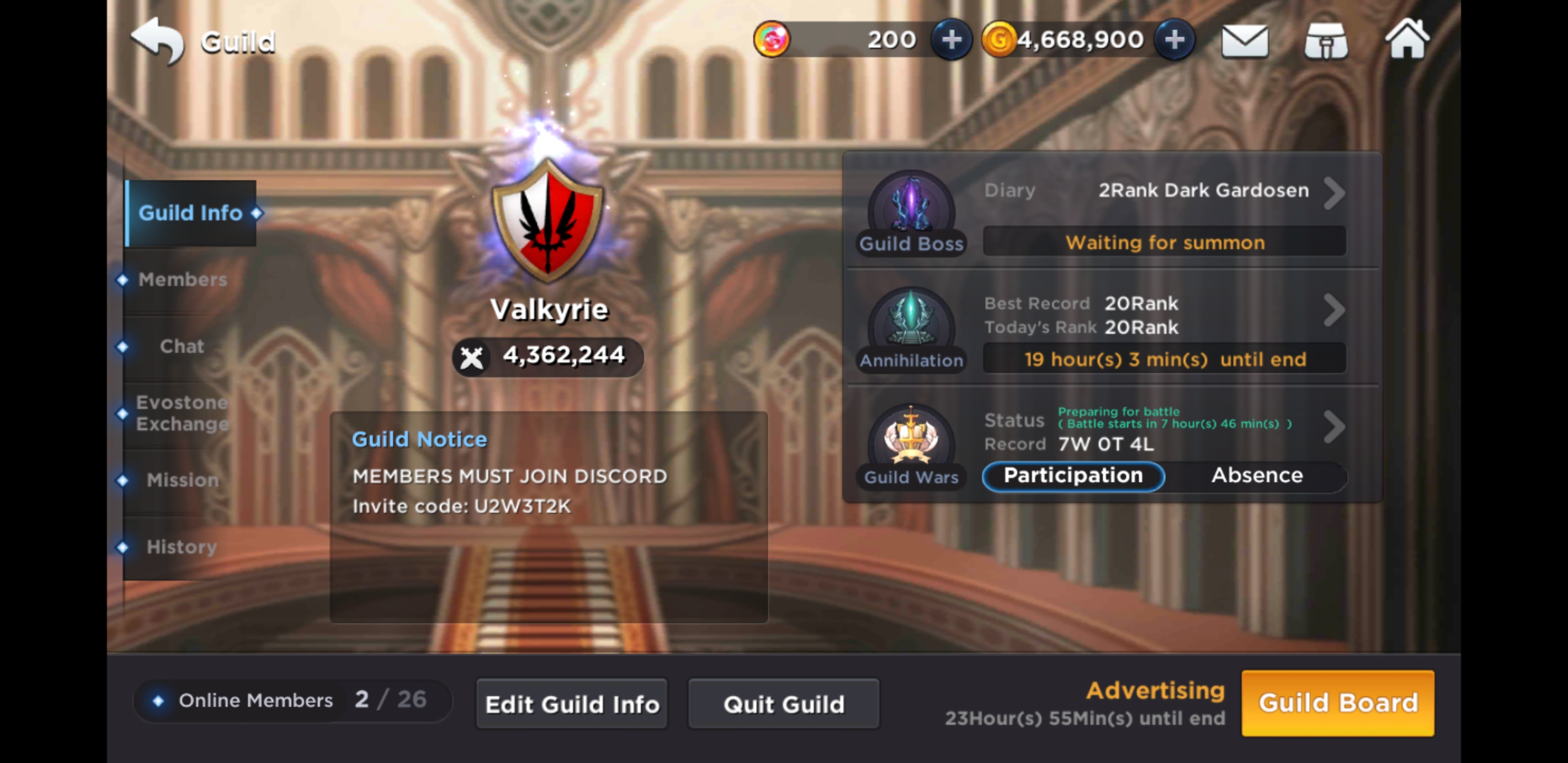Screen dimensions: 1568x763
Task: Click the Quit Guild button
Action: click(783, 703)
